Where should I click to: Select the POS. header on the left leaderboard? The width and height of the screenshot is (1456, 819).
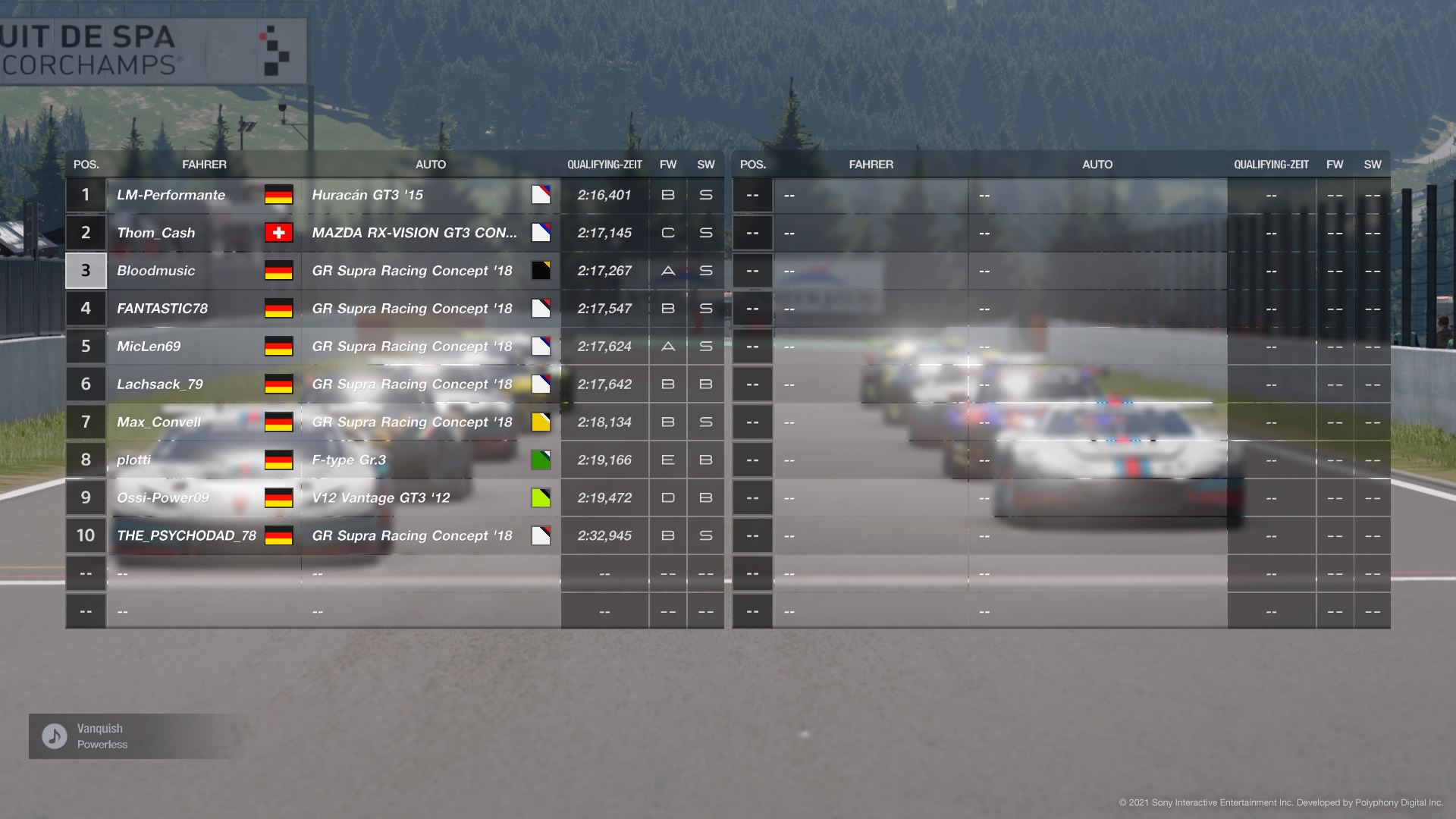coord(86,164)
